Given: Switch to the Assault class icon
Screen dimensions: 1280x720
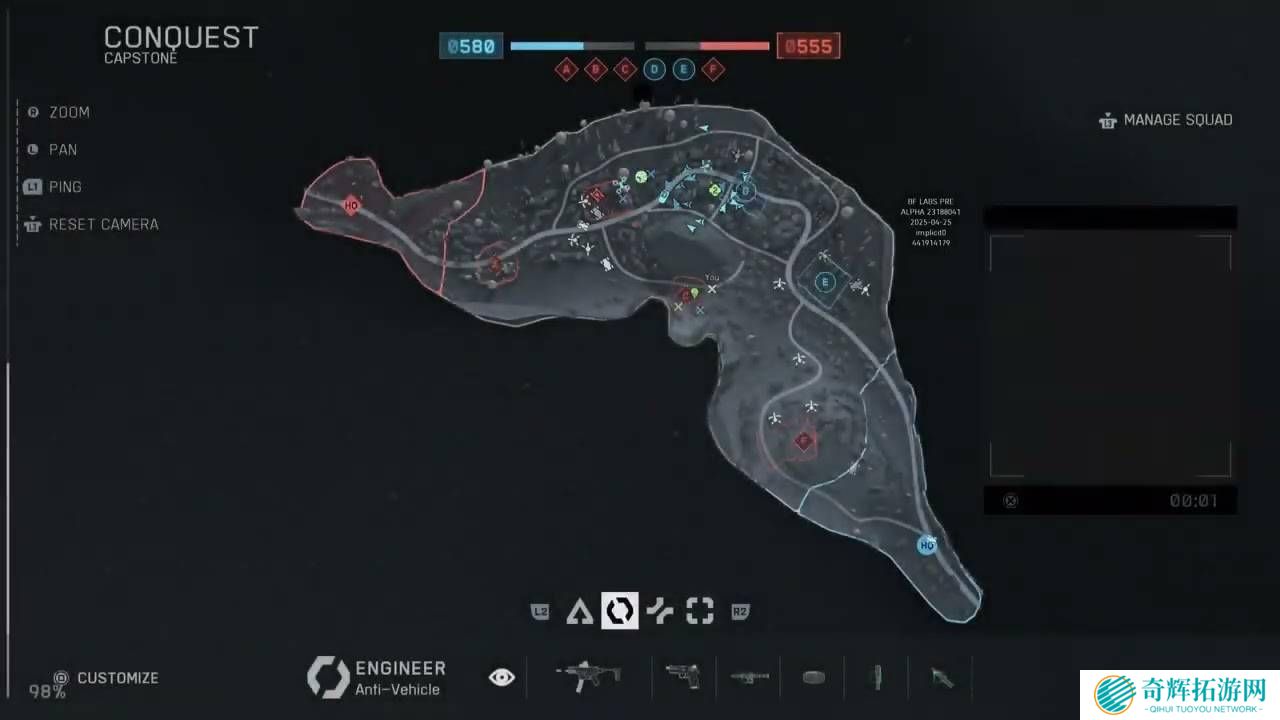Looking at the screenshot, I should click(x=578, y=611).
